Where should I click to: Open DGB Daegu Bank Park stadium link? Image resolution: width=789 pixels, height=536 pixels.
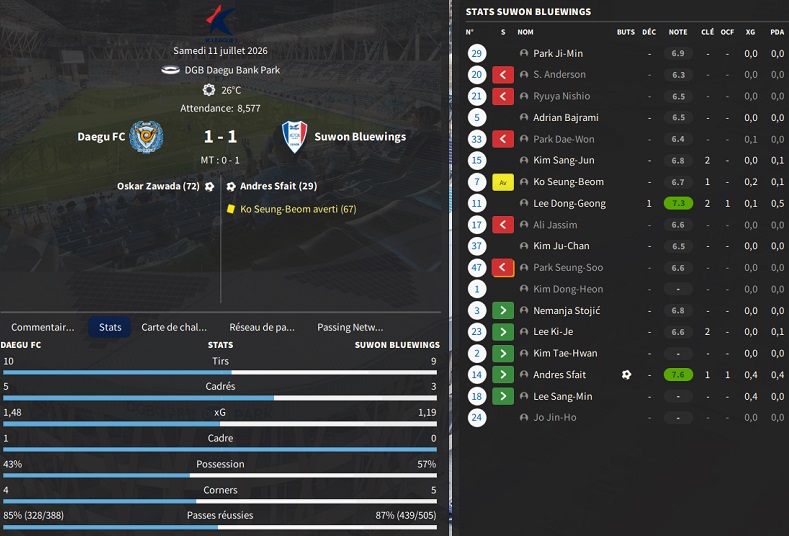point(230,70)
